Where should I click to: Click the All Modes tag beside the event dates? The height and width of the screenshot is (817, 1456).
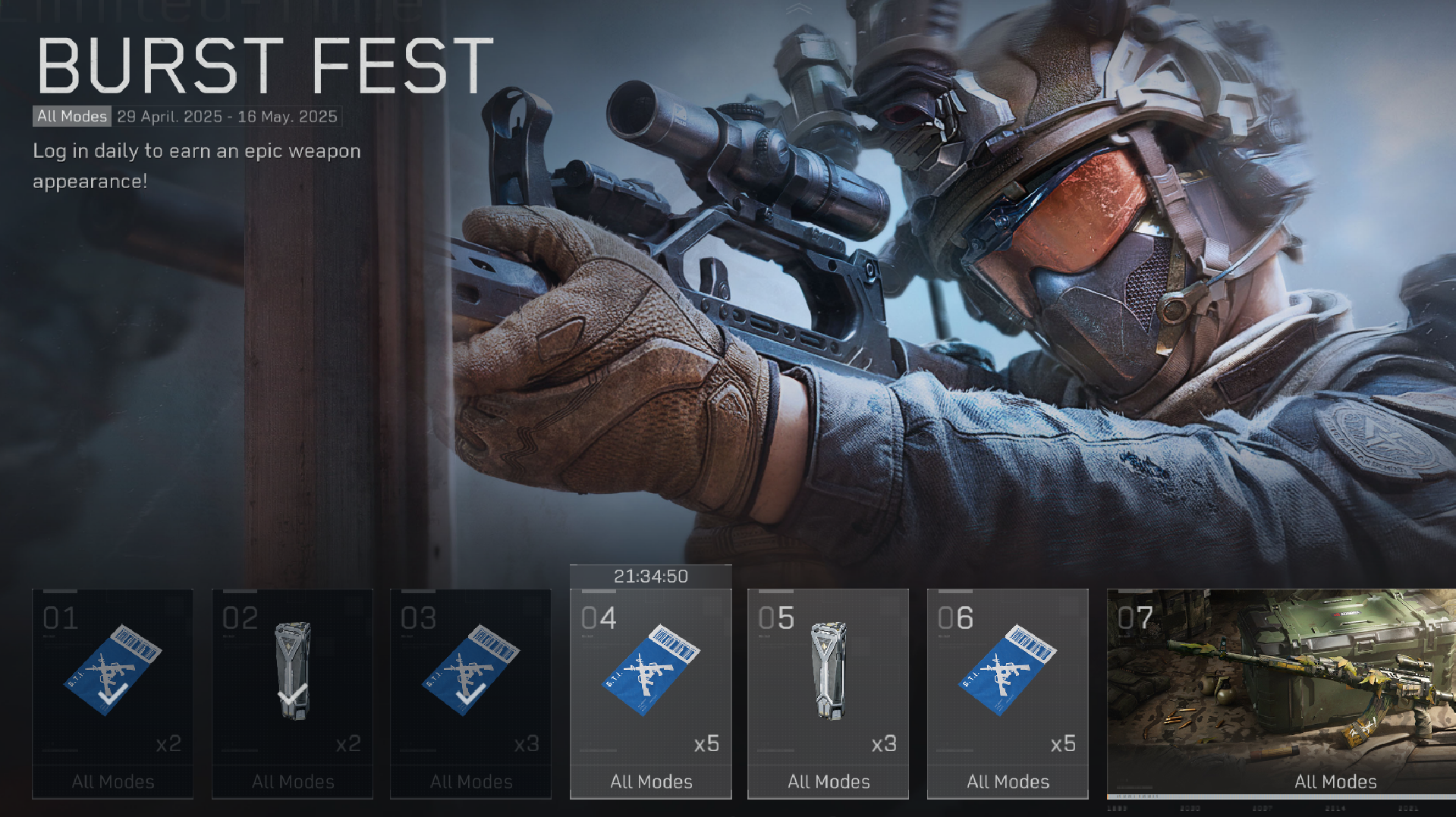click(x=71, y=116)
